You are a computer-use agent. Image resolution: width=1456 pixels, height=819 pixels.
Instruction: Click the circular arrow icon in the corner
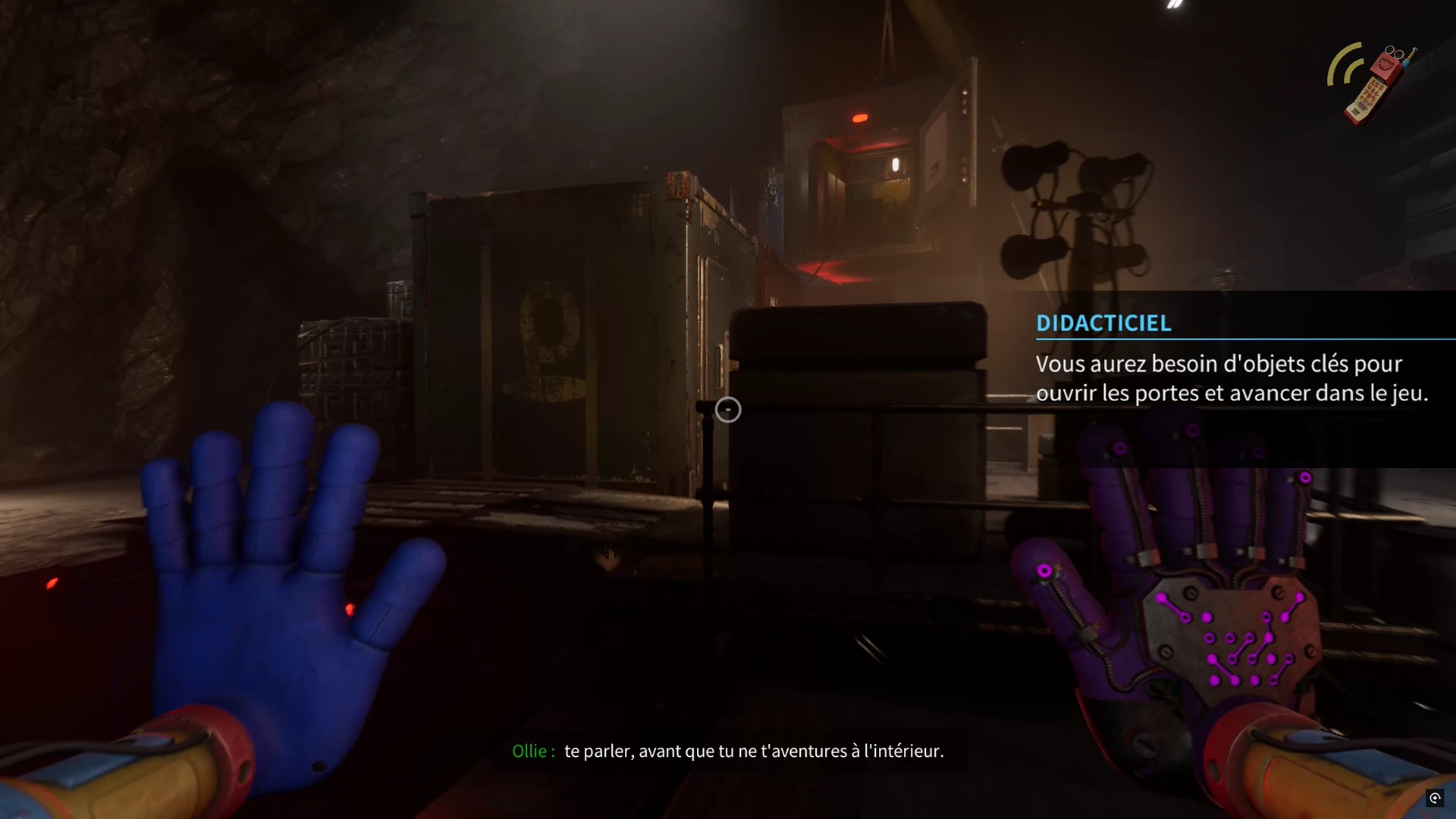[x=1435, y=798]
